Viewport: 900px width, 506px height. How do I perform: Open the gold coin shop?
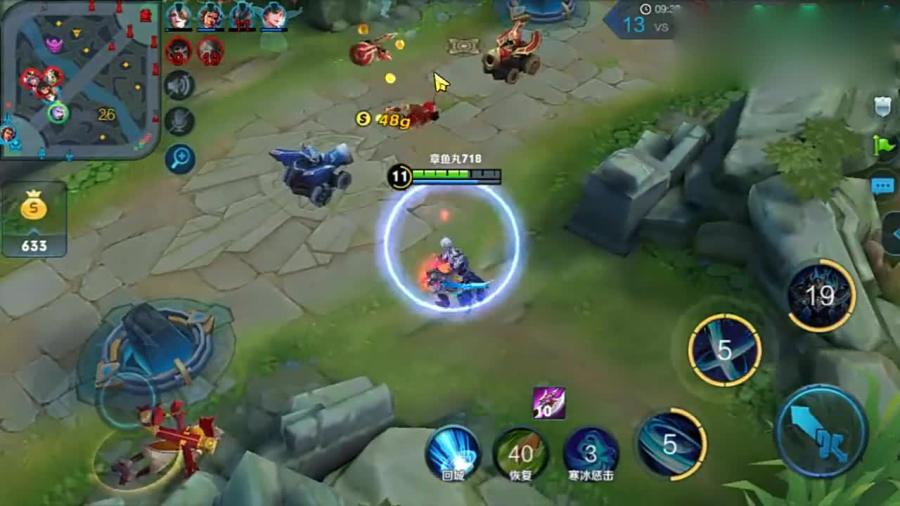(34, 218)
